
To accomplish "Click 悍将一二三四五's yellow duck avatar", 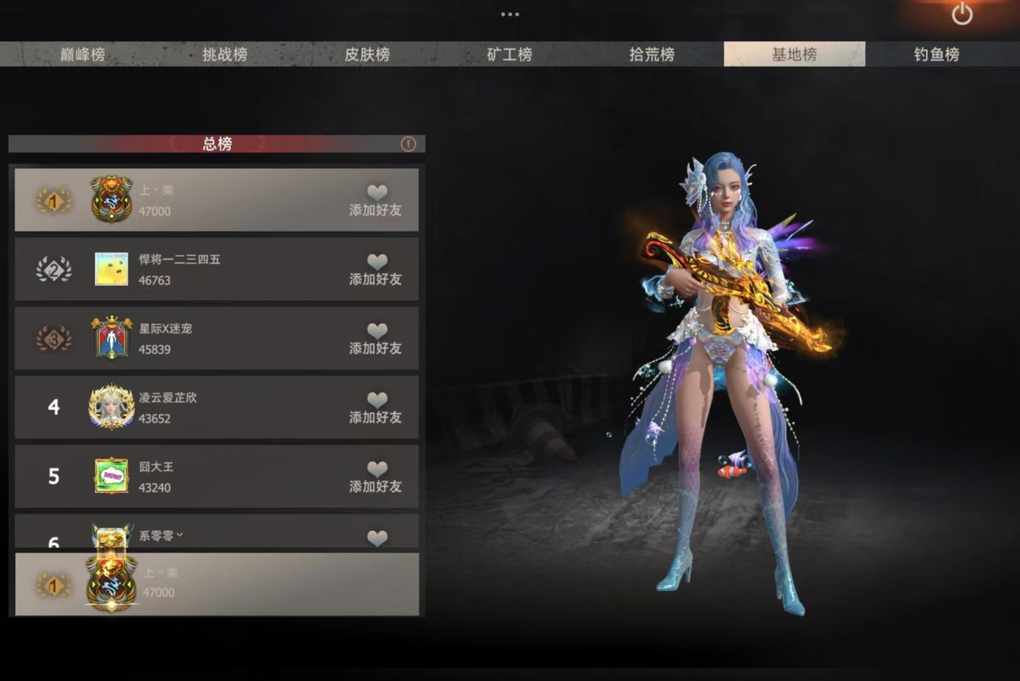I will (111, 269).
